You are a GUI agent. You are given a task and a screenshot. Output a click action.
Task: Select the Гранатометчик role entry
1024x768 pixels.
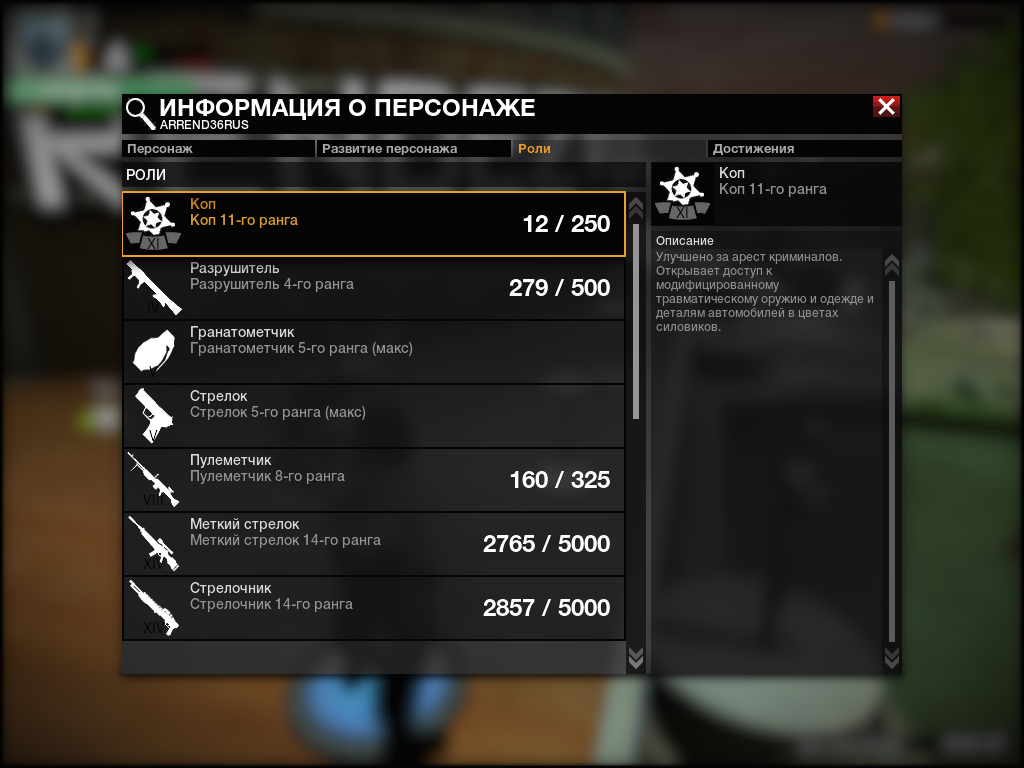[373, 352]
